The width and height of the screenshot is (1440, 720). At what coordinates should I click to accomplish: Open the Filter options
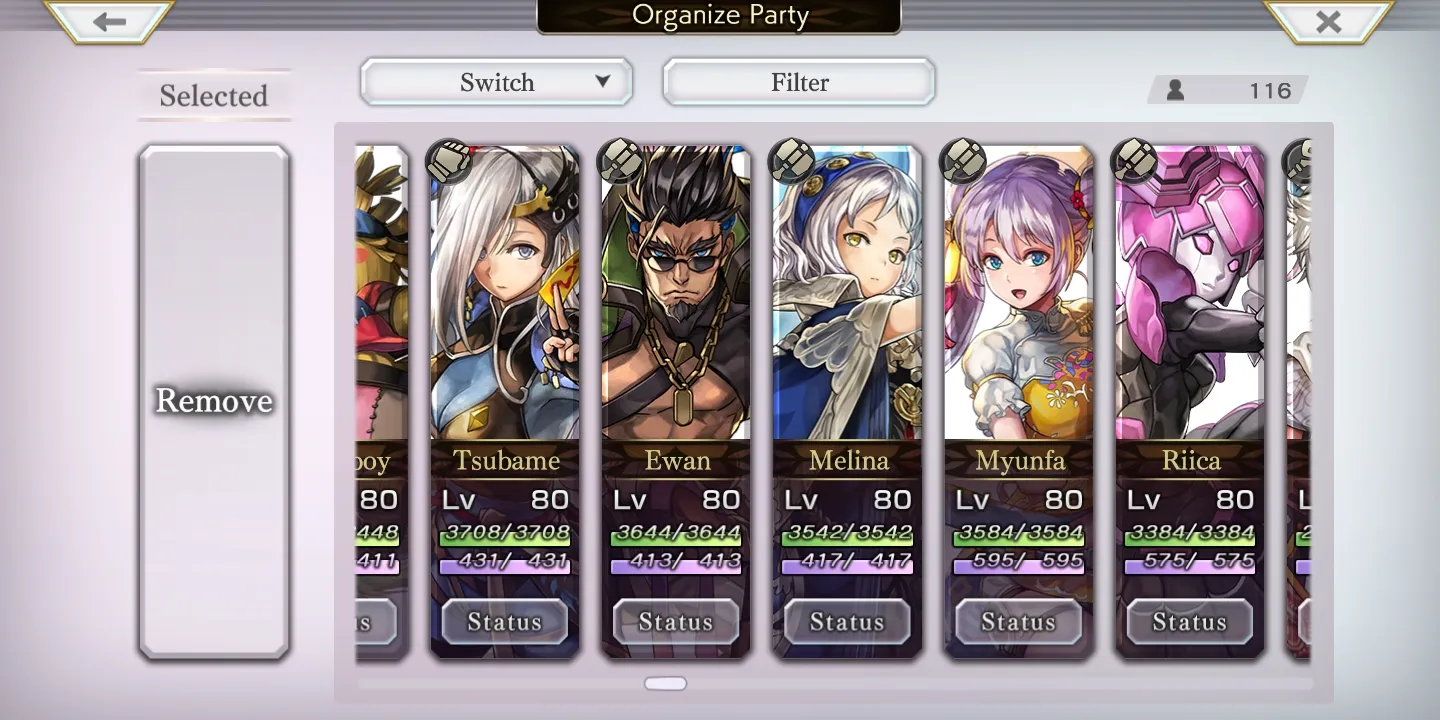(x=799, y=82)
